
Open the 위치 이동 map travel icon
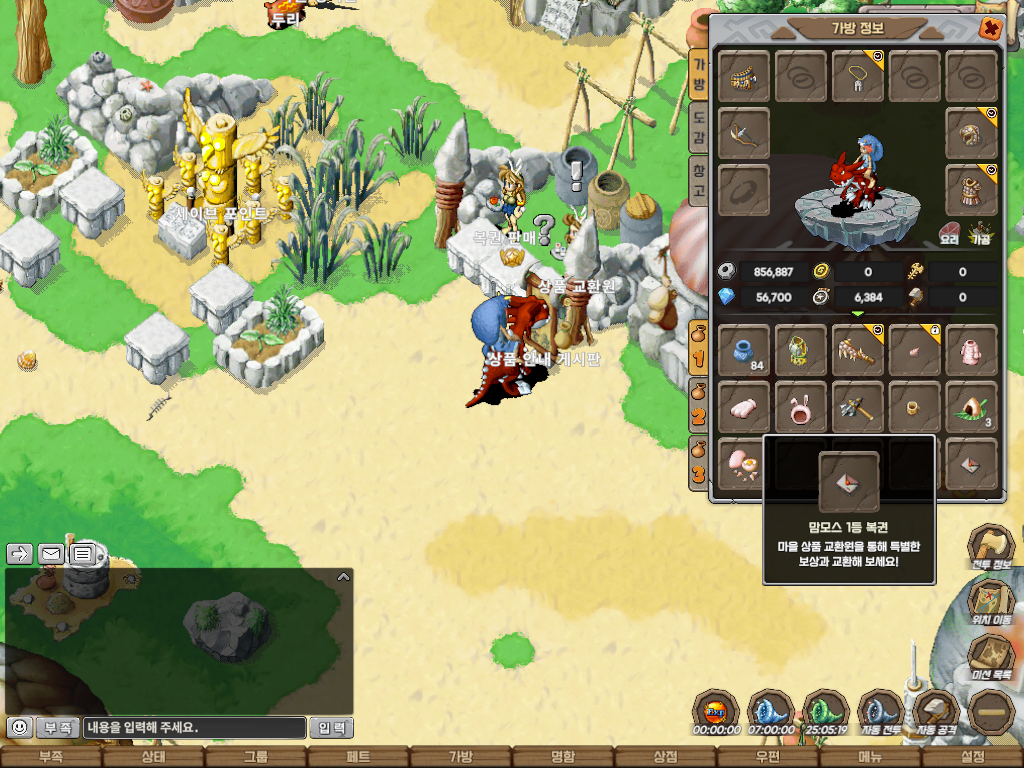coord(991,603)
